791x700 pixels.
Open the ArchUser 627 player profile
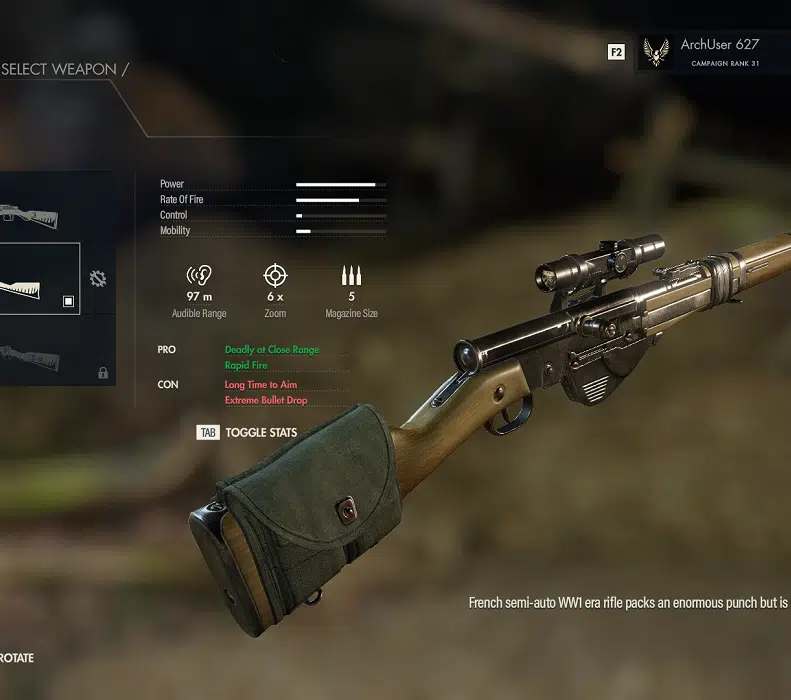pos(706,52)
